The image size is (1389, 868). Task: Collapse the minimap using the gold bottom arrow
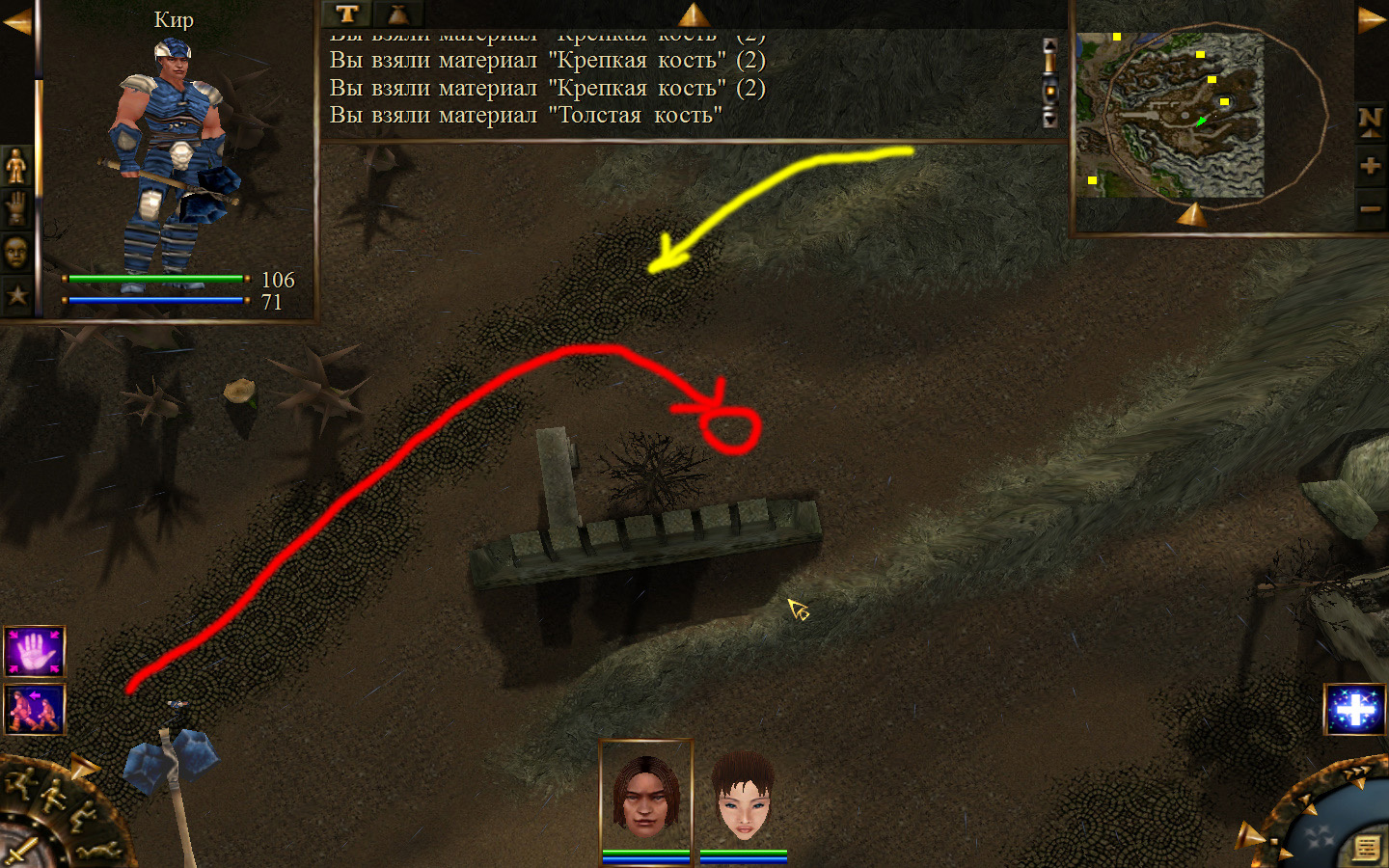tap(1192, 214)
